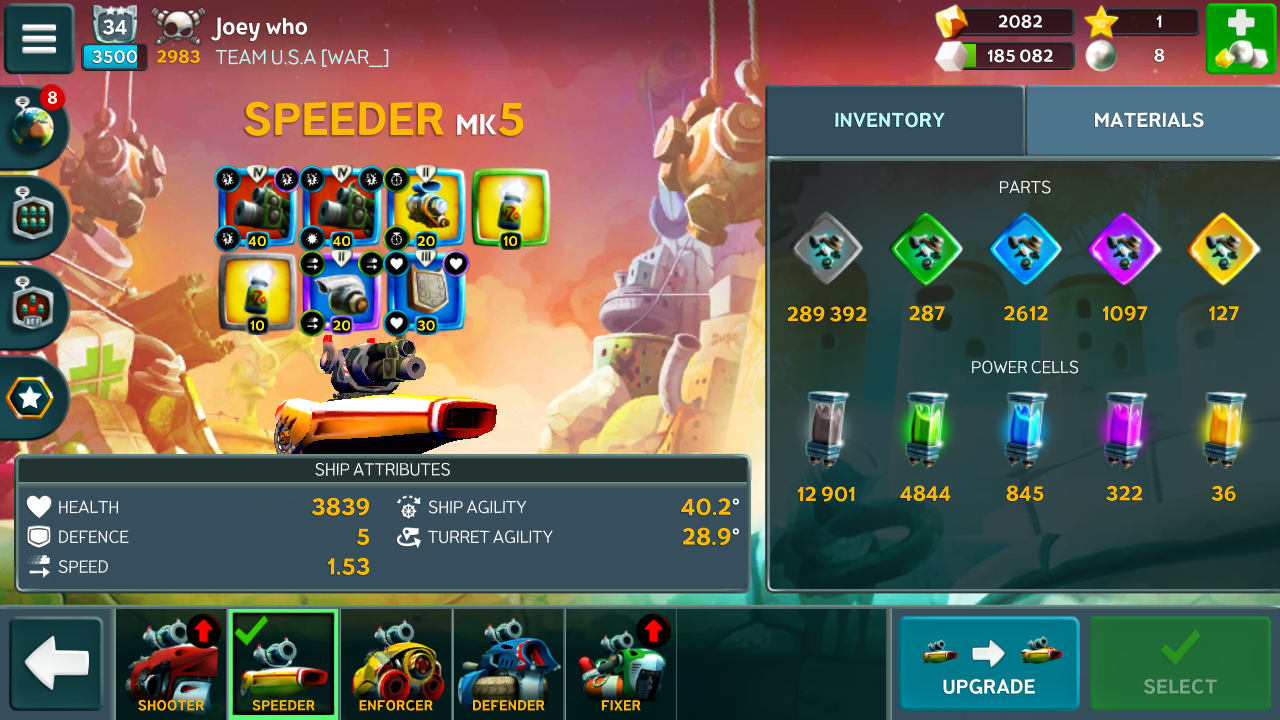Viewport: 1280px width, 720px height.
Task: Select the Speeder ship tile
Action: (x=283, y=664)
